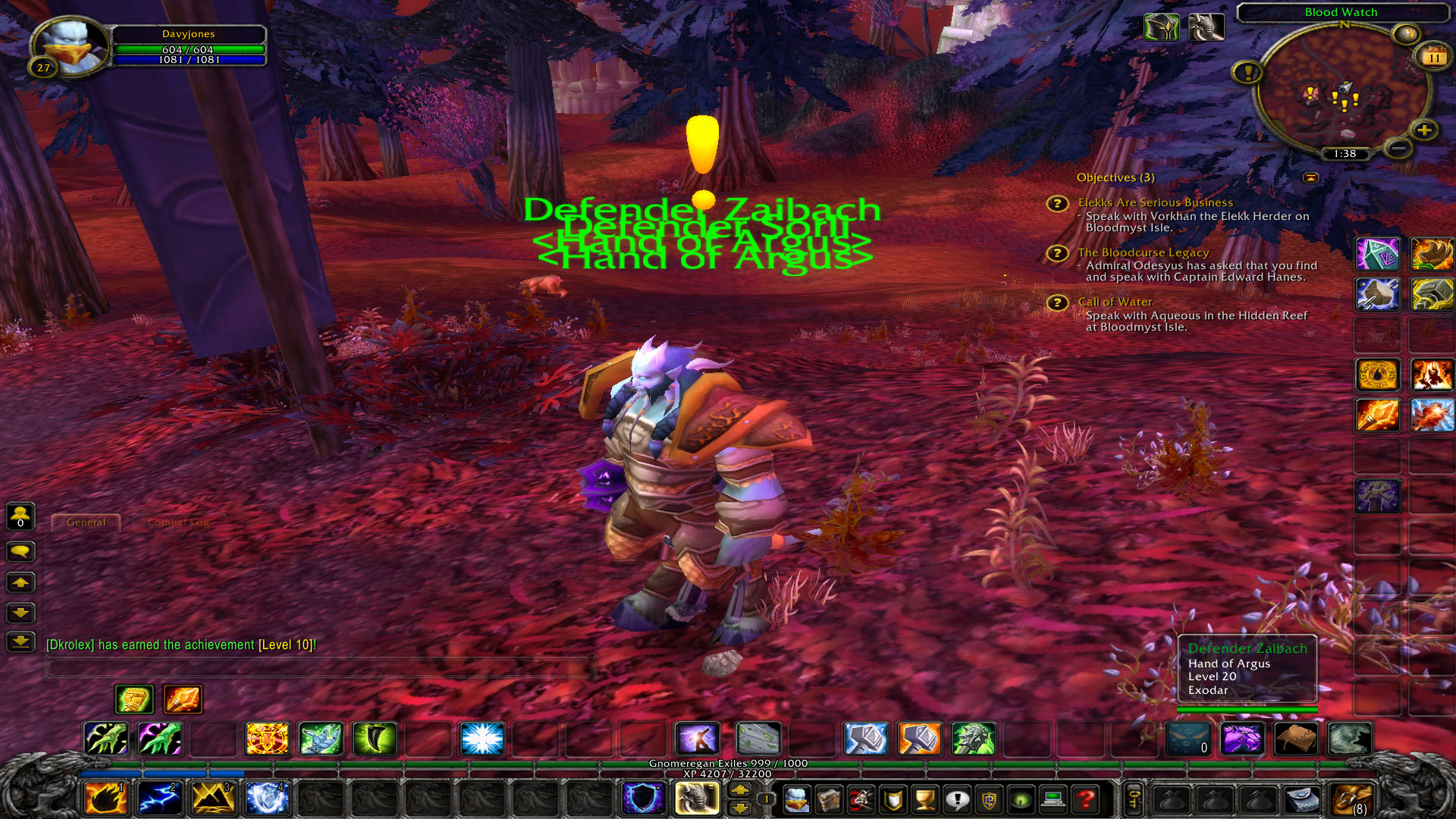Open the General chat tab

point(86,522)
